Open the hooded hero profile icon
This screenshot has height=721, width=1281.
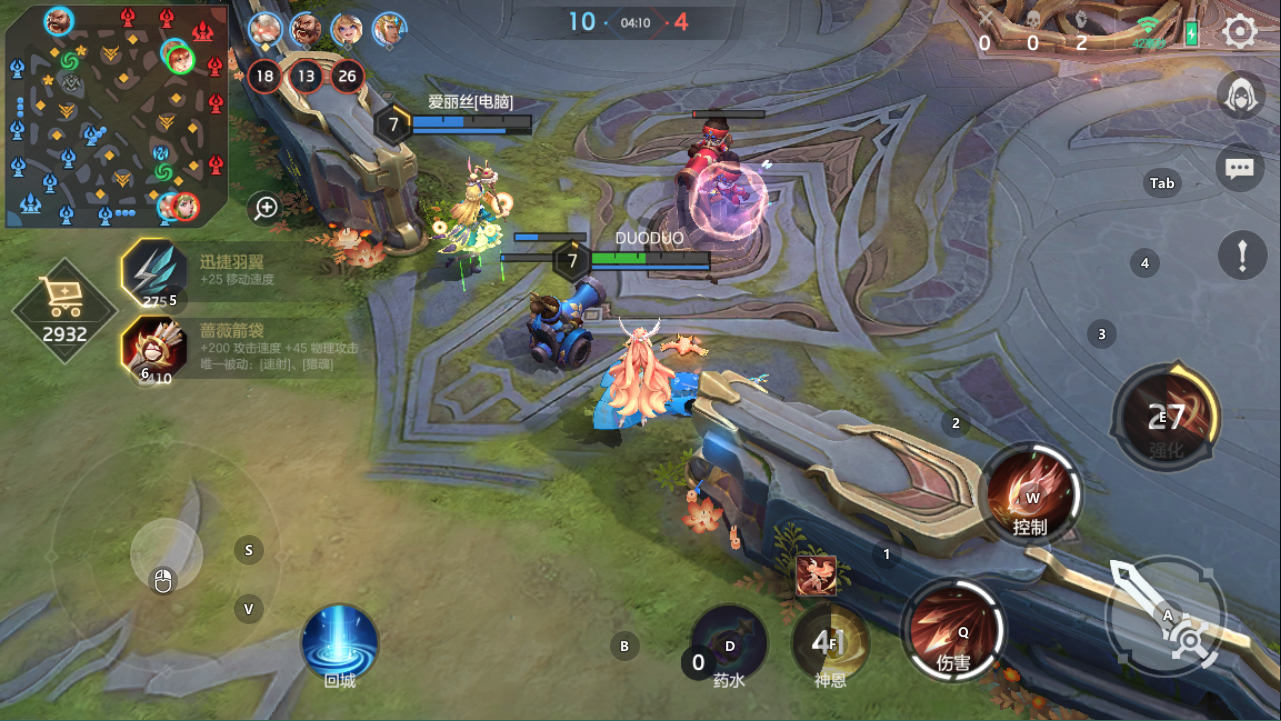tap(1241, 96)
